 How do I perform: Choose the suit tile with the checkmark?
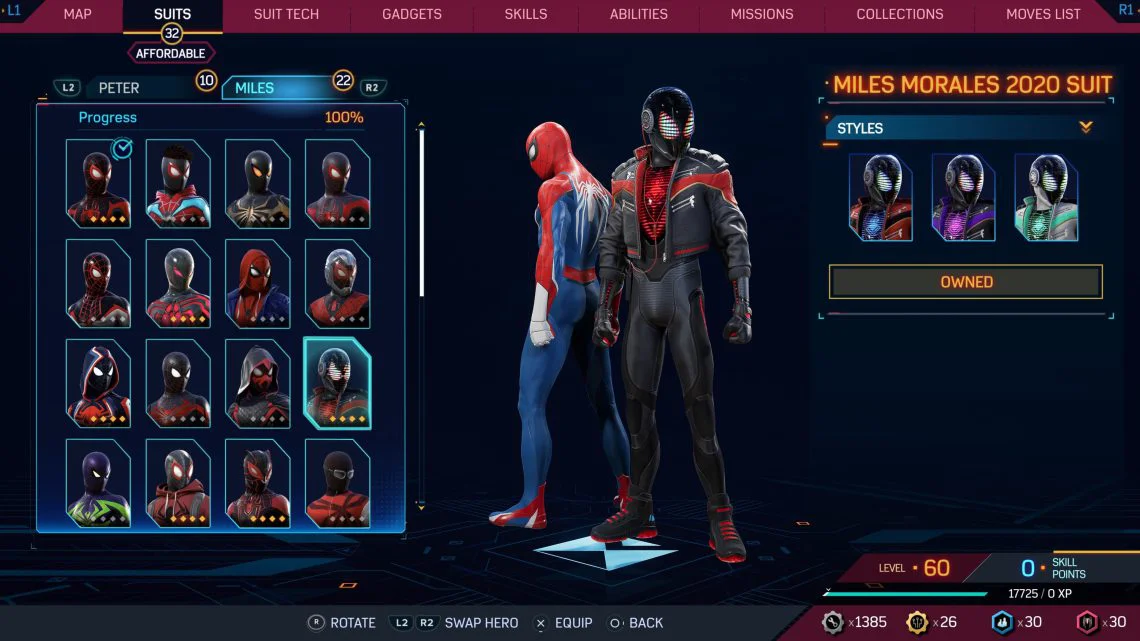point(98,184)
